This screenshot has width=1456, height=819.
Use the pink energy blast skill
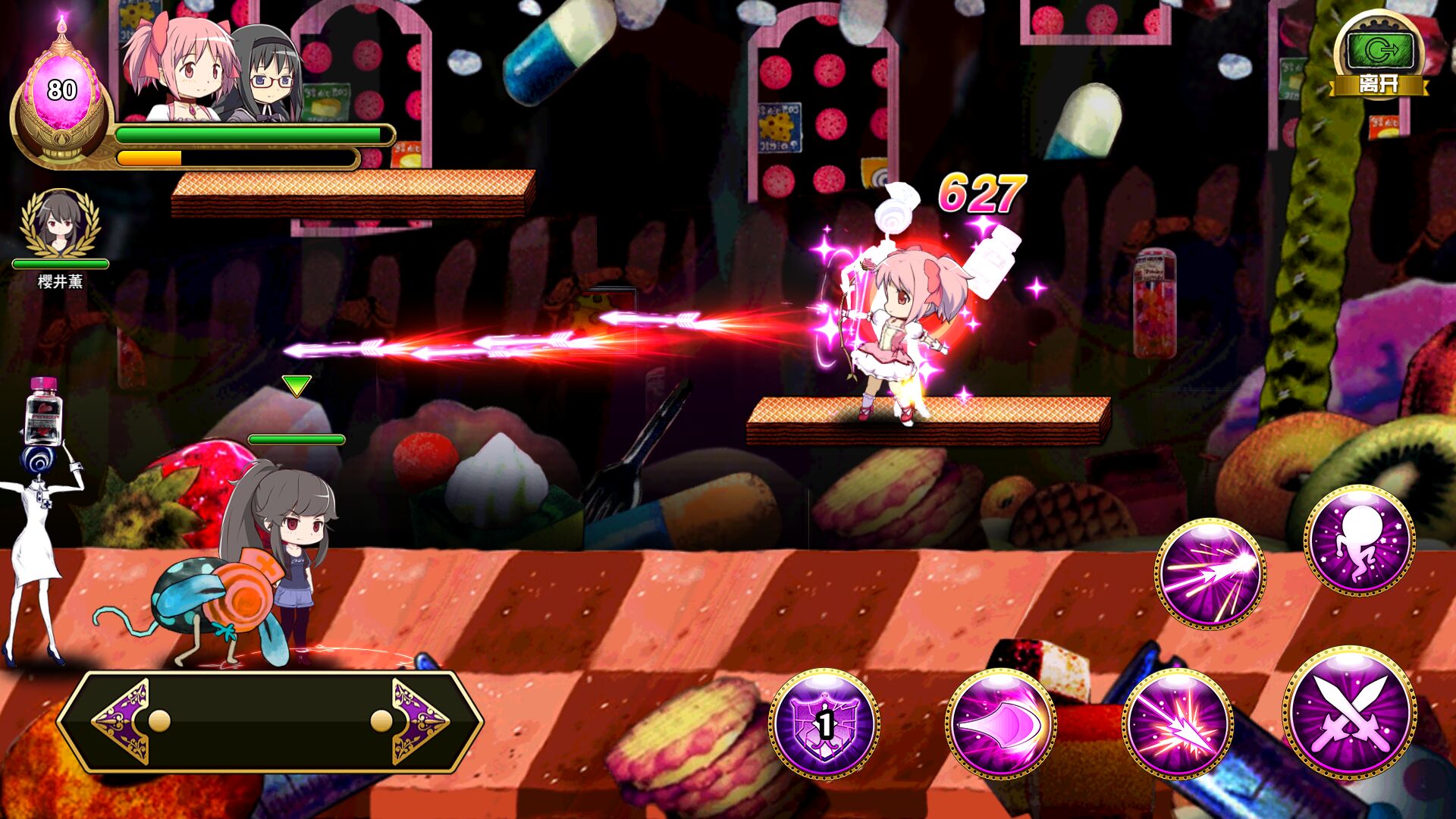pos(1001,724)
